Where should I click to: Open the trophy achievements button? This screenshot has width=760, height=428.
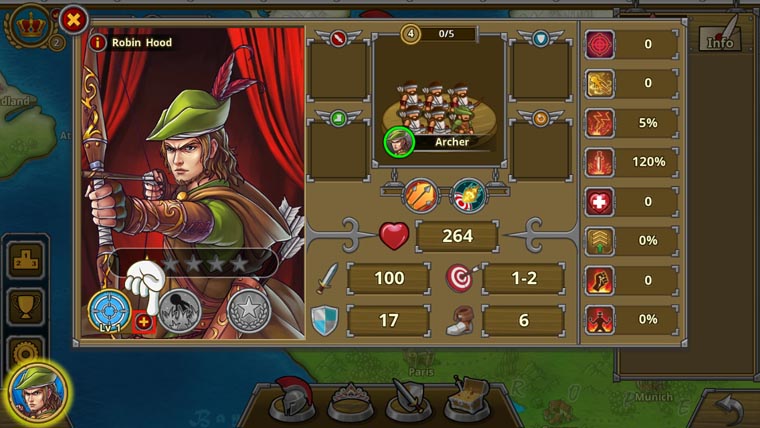[x=25, y=307]
